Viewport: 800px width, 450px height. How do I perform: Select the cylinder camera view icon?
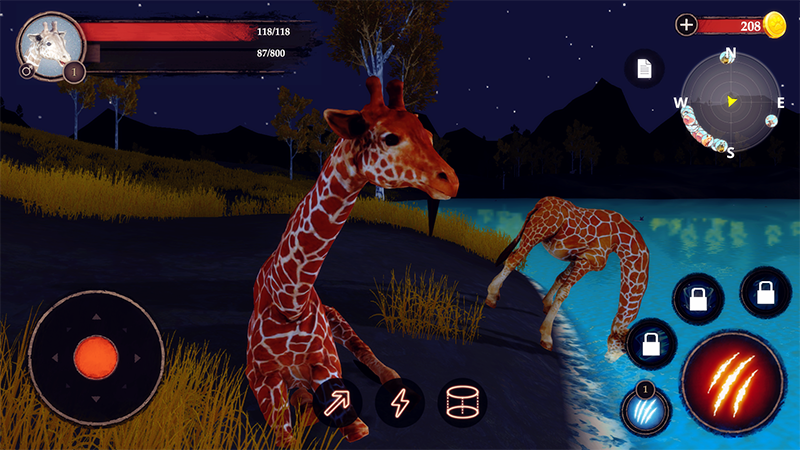pyautogui.click(x=461, y=402)
